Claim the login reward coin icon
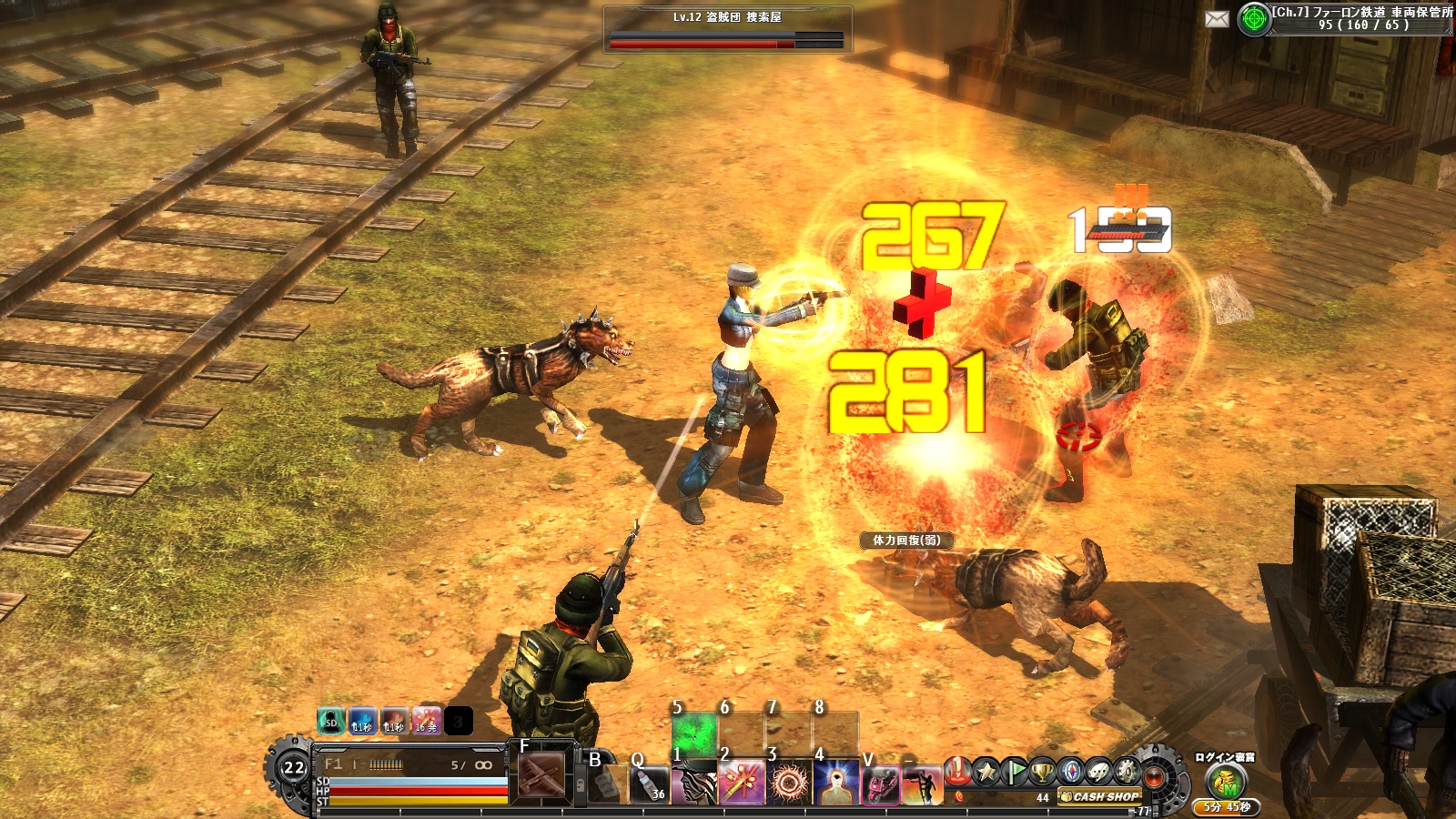 pyautogui.click(x=1226, y=781)
